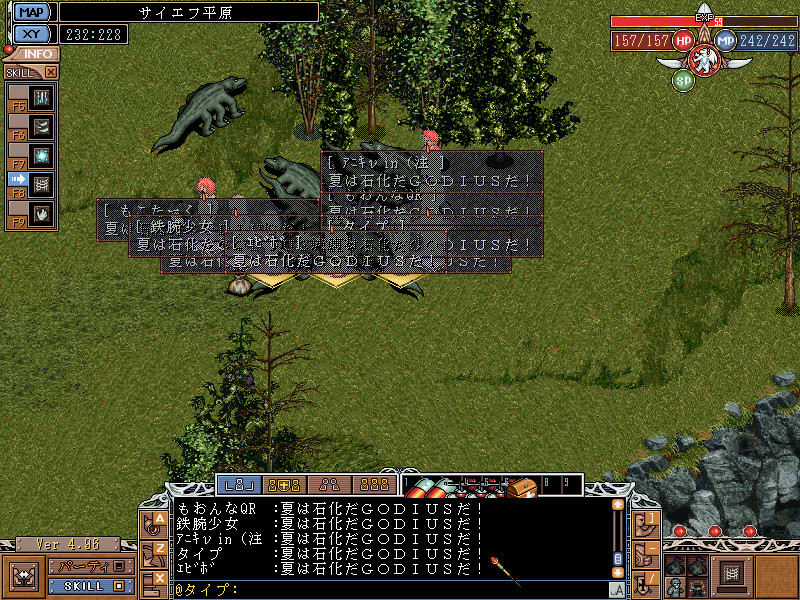Activate the F7 glowing orb skill

coord(41,156)
